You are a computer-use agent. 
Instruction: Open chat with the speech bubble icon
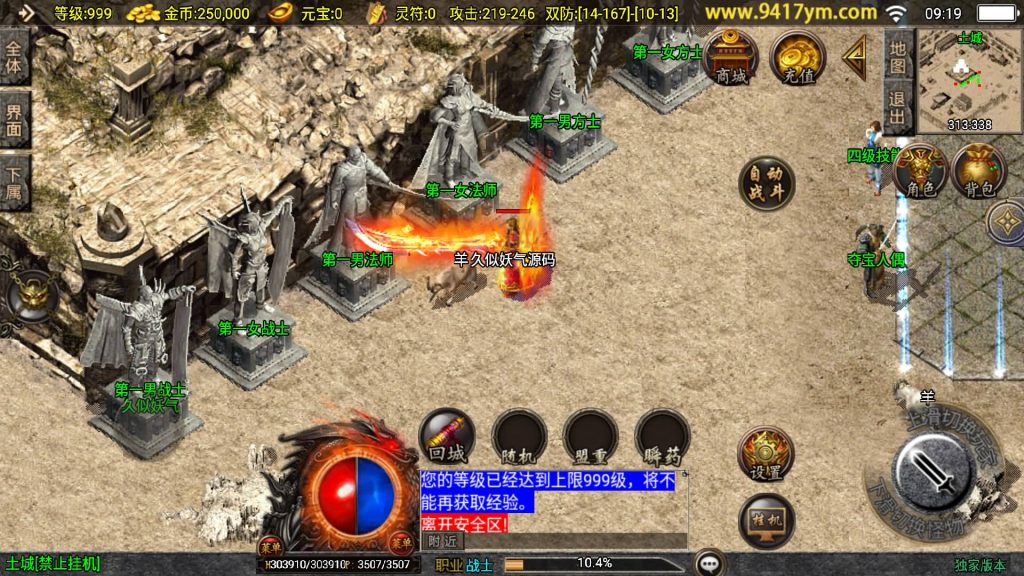tap(710, 563)
